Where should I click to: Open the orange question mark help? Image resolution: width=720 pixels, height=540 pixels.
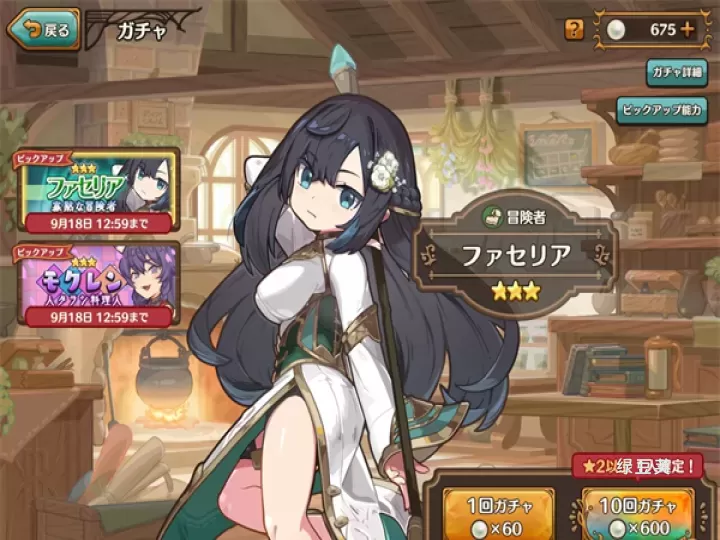click(574, 29)
